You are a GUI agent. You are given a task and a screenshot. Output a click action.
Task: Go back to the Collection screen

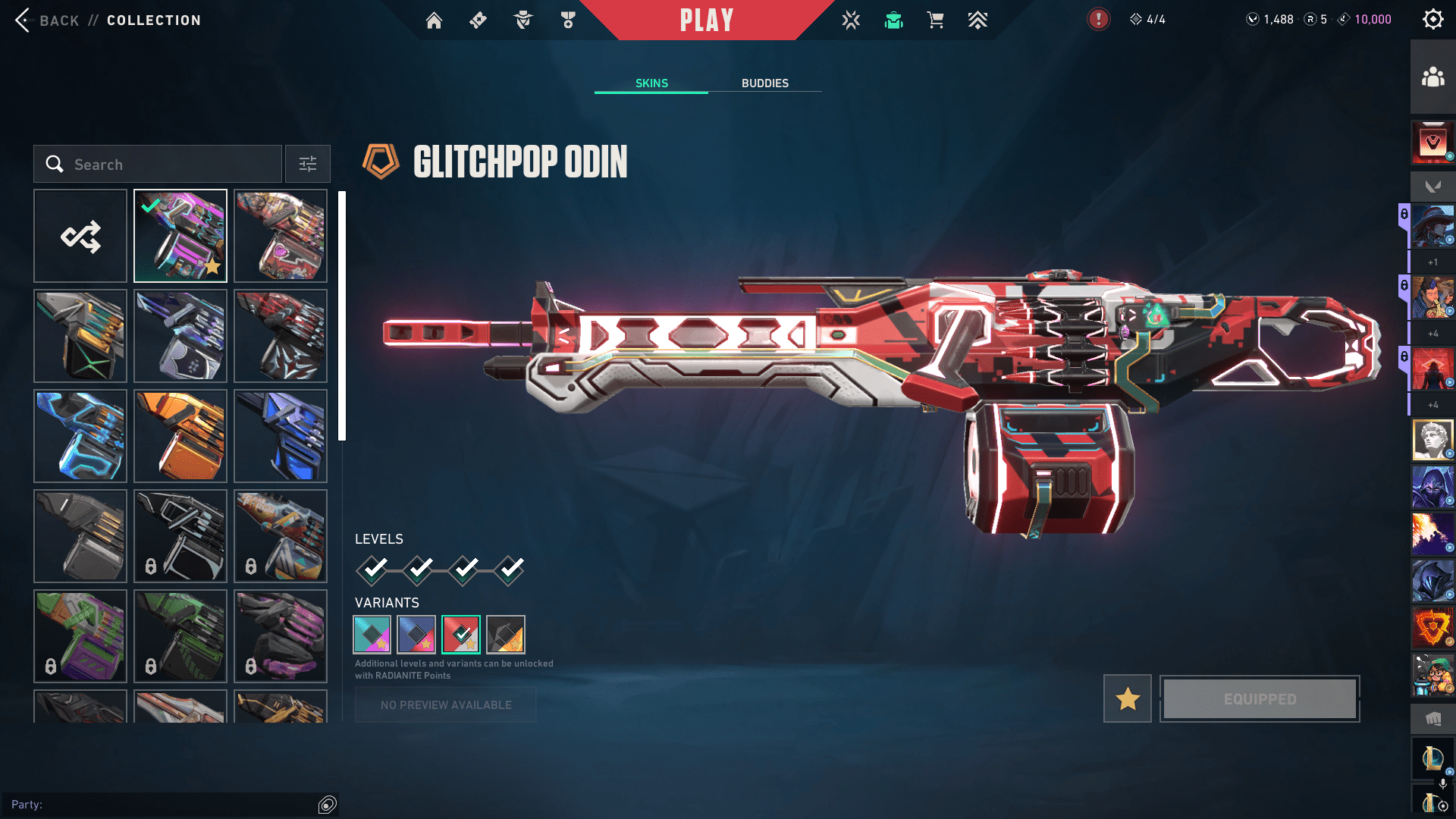coord(45,20)
